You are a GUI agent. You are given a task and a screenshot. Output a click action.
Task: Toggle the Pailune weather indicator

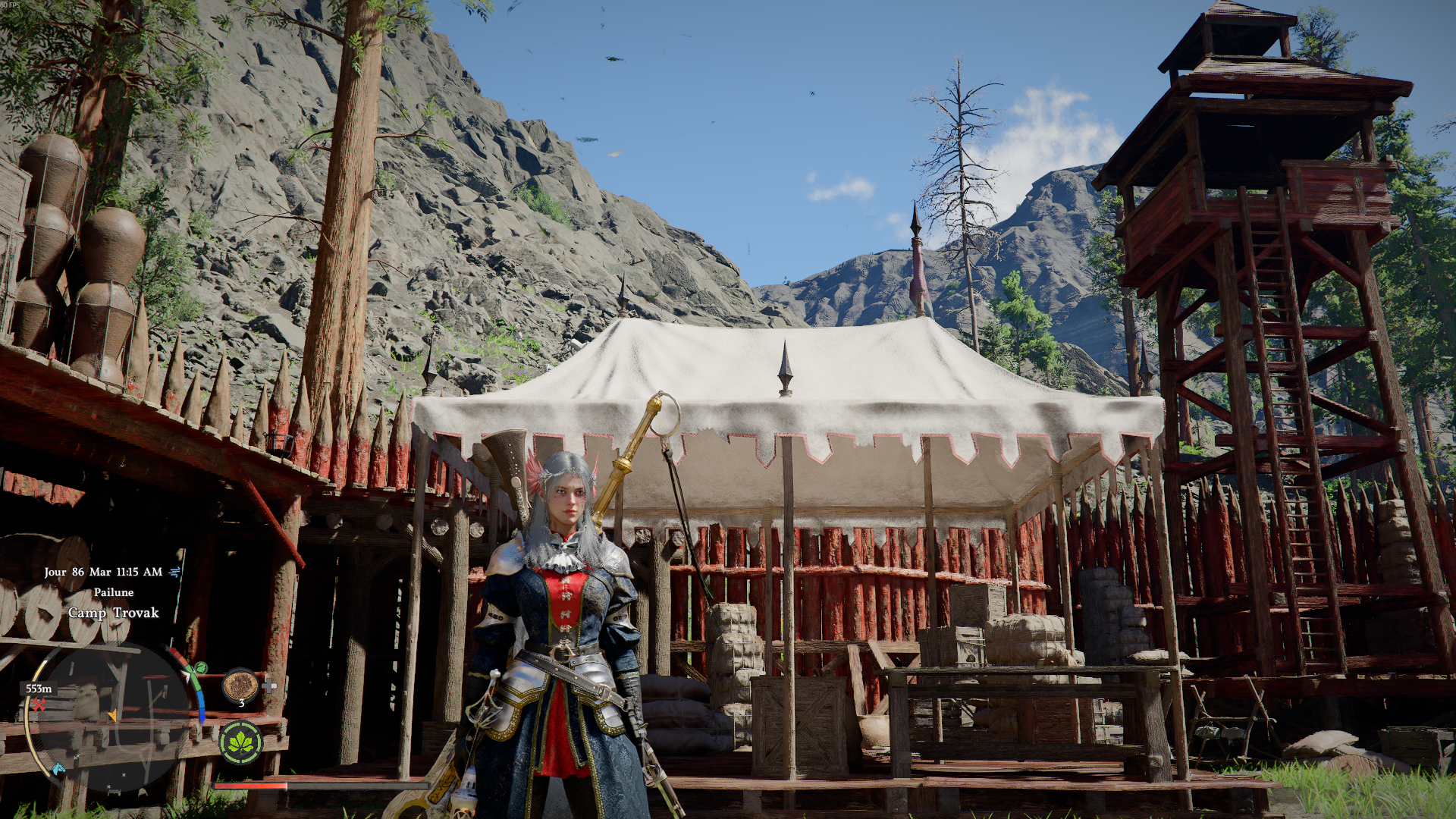pos(115,592)
